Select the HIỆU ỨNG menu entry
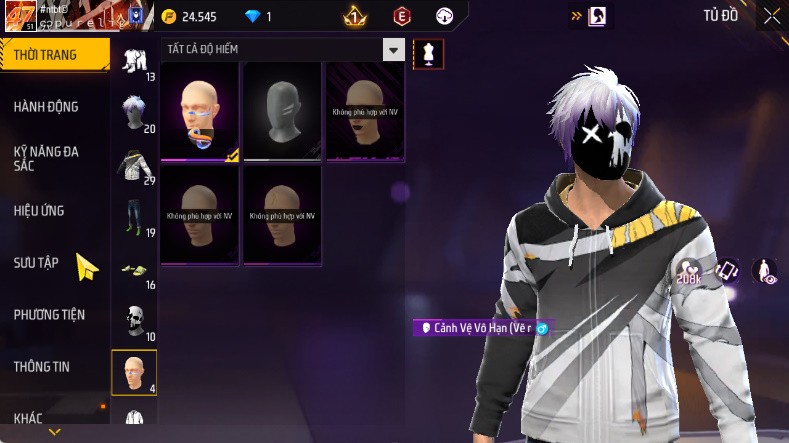The height and width of the screenshot is (443, 789). tap(40, 211)
